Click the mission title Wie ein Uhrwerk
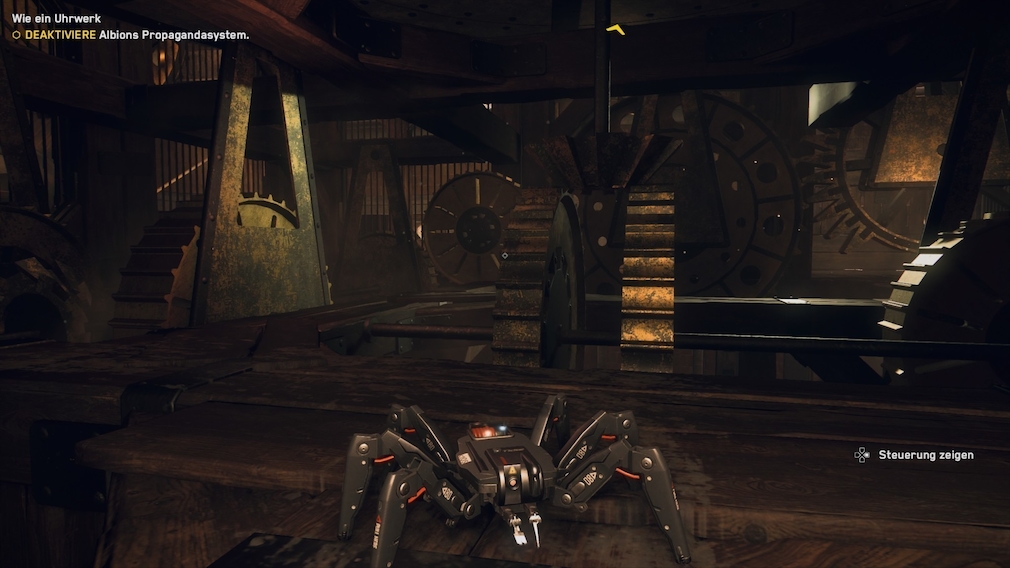The image size is (1010, 568). tap(56, 18)
